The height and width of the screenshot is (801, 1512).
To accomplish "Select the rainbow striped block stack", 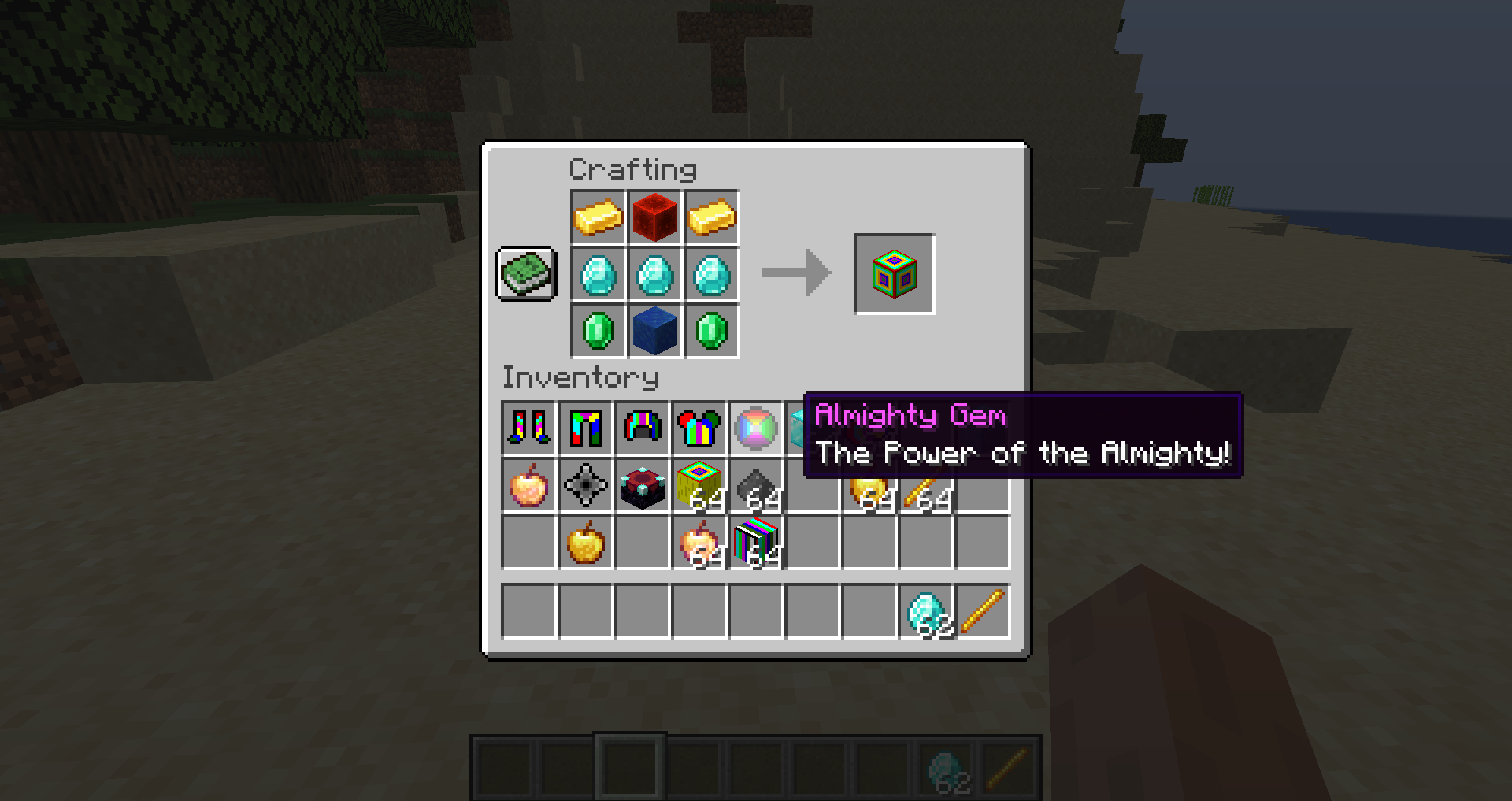I will click(757, 543).
